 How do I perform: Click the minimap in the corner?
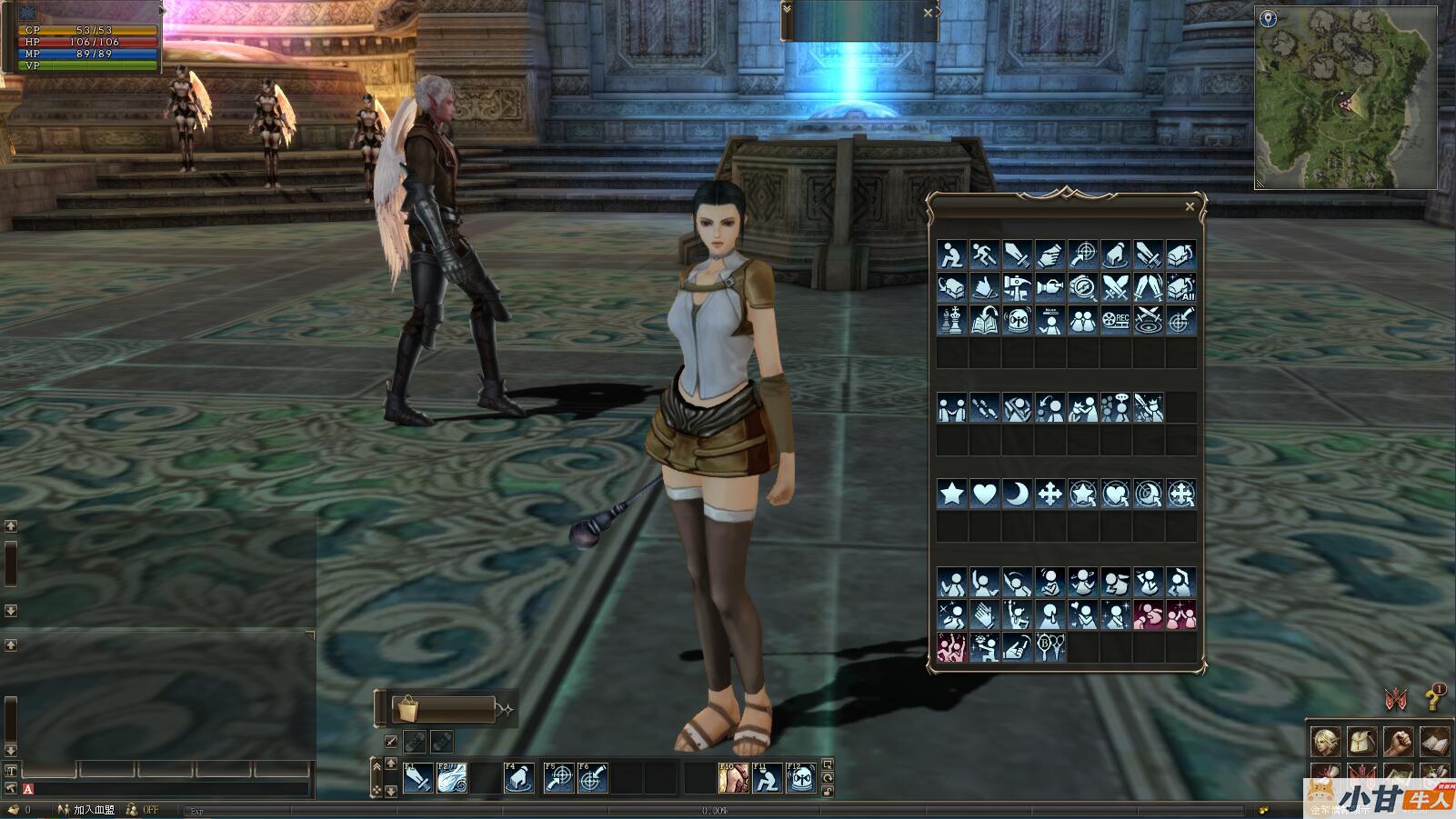[x=1344, y=97]
